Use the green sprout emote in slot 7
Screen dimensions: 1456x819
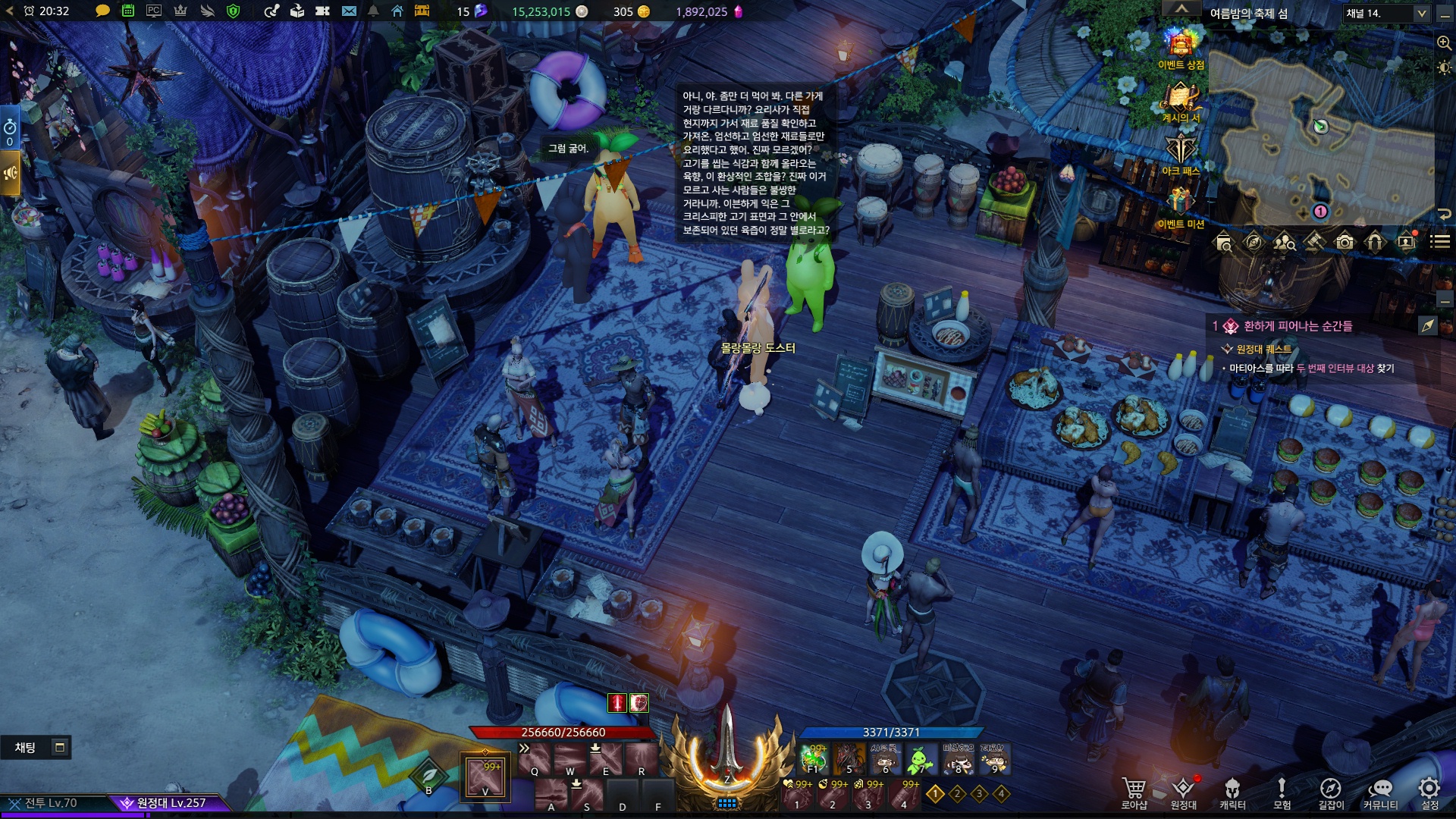(920, 758)
